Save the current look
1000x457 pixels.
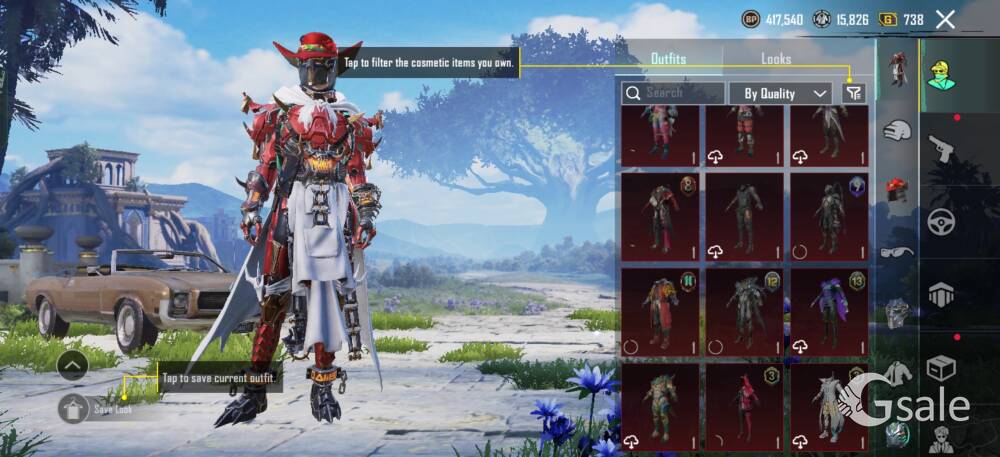74,408
